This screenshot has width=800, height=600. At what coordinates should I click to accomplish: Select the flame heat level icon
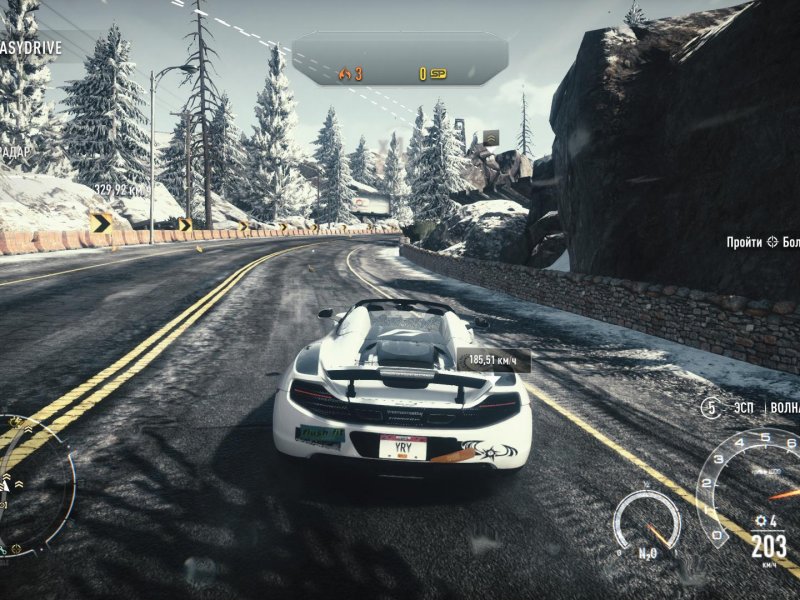pos(346,73)
